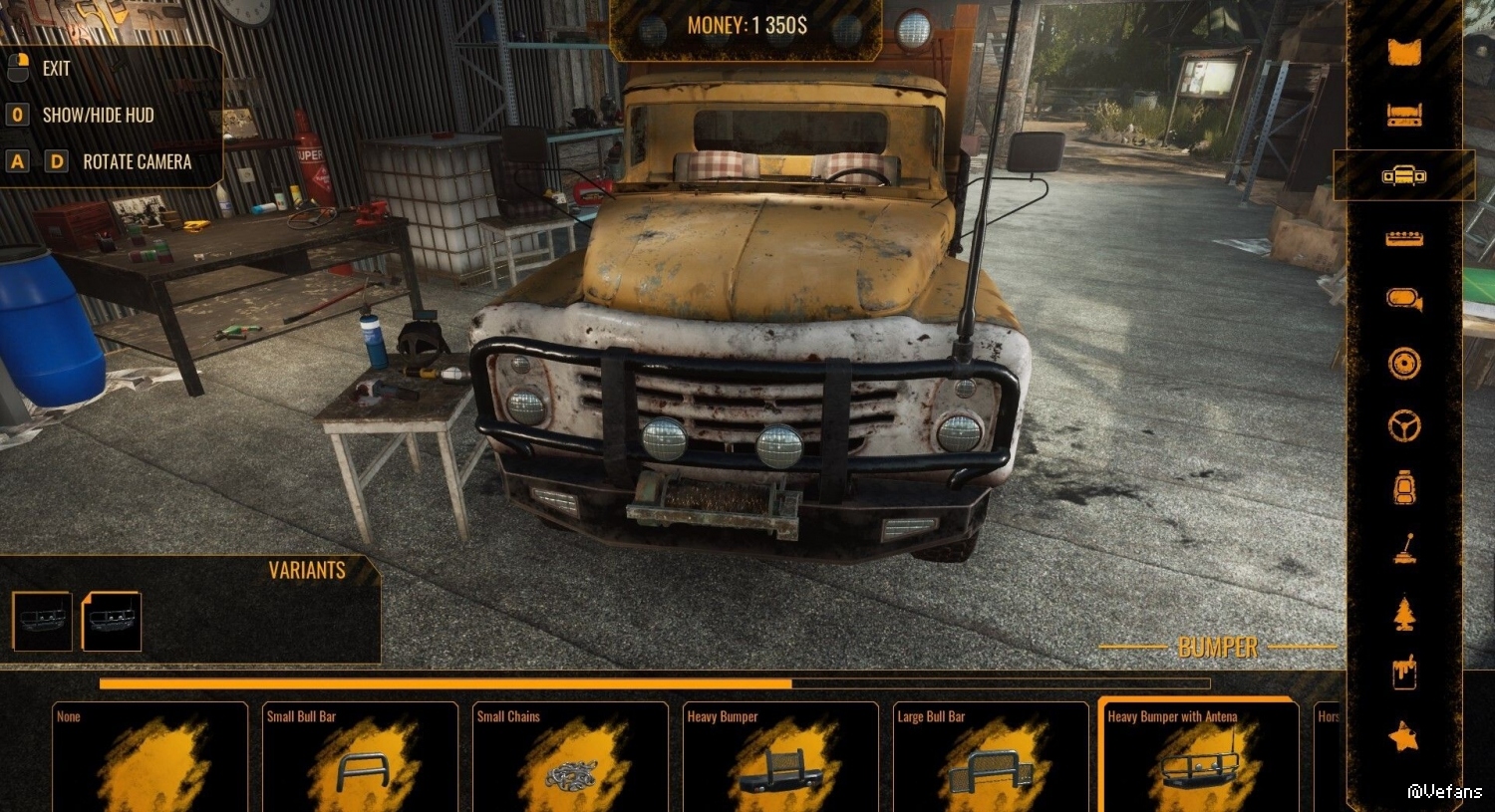Screen dimensions: 1495x812
Task: Click the bumper list horizontal scrollbar
Action: point(654,684)
